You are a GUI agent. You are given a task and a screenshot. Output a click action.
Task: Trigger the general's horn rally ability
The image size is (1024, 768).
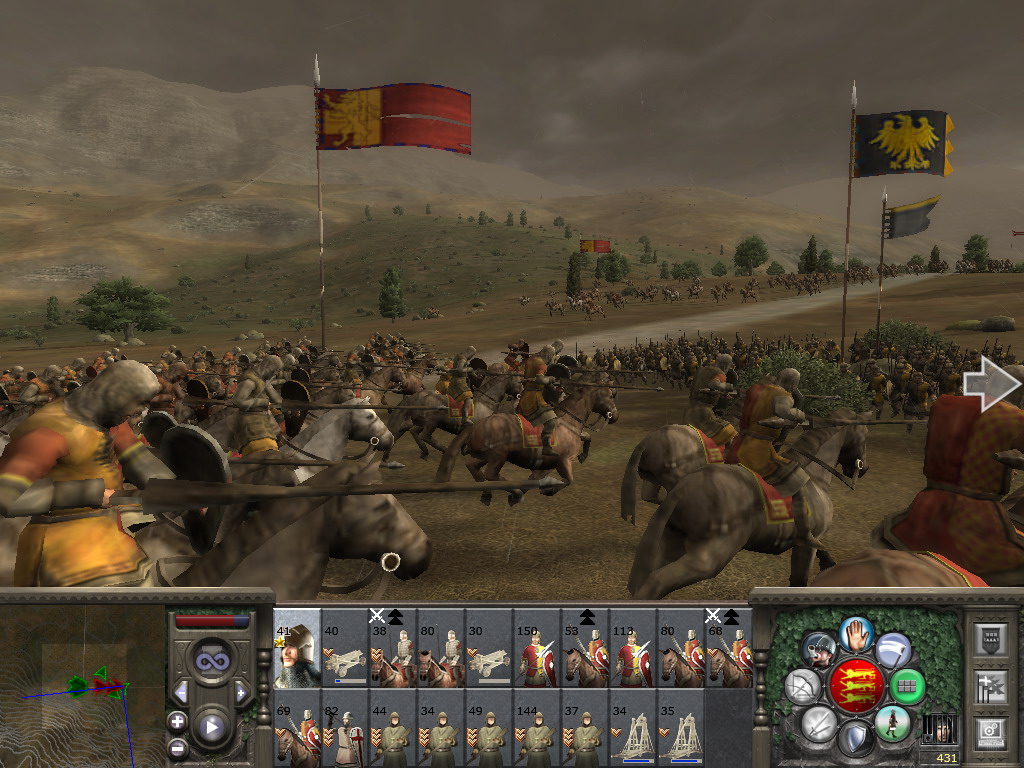(x=819, y=649)
